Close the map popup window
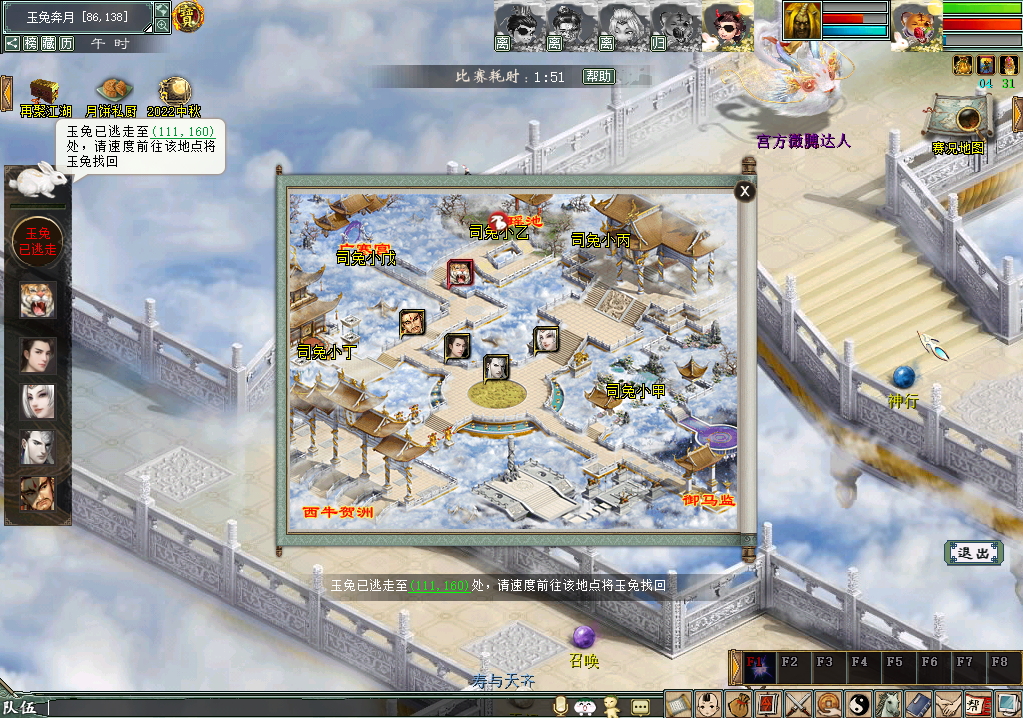The height and width of the screenshot is (718, 1023). pyautogui.click(x=744, y=192)
